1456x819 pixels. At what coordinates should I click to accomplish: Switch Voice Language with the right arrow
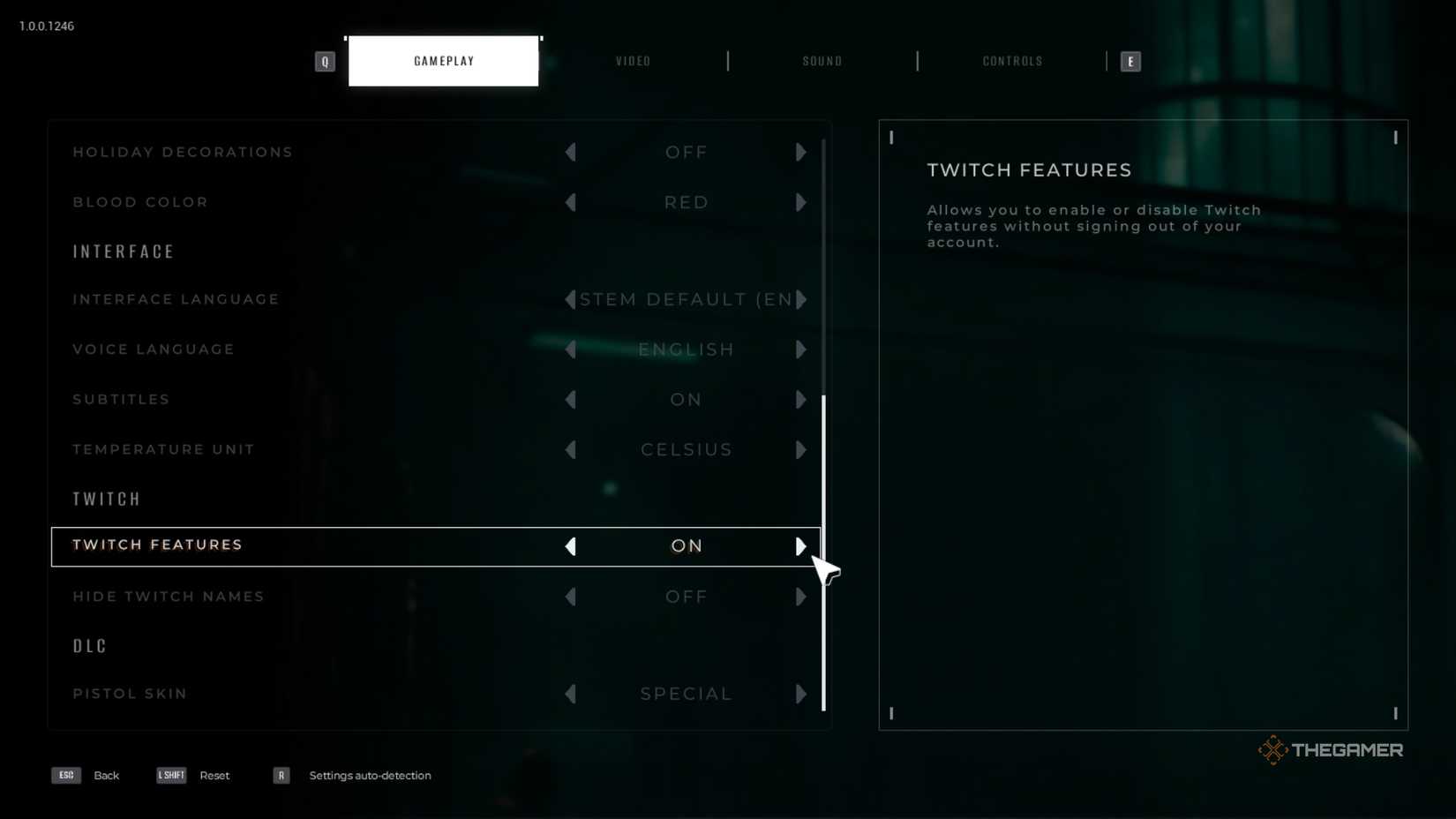(801, 349)
